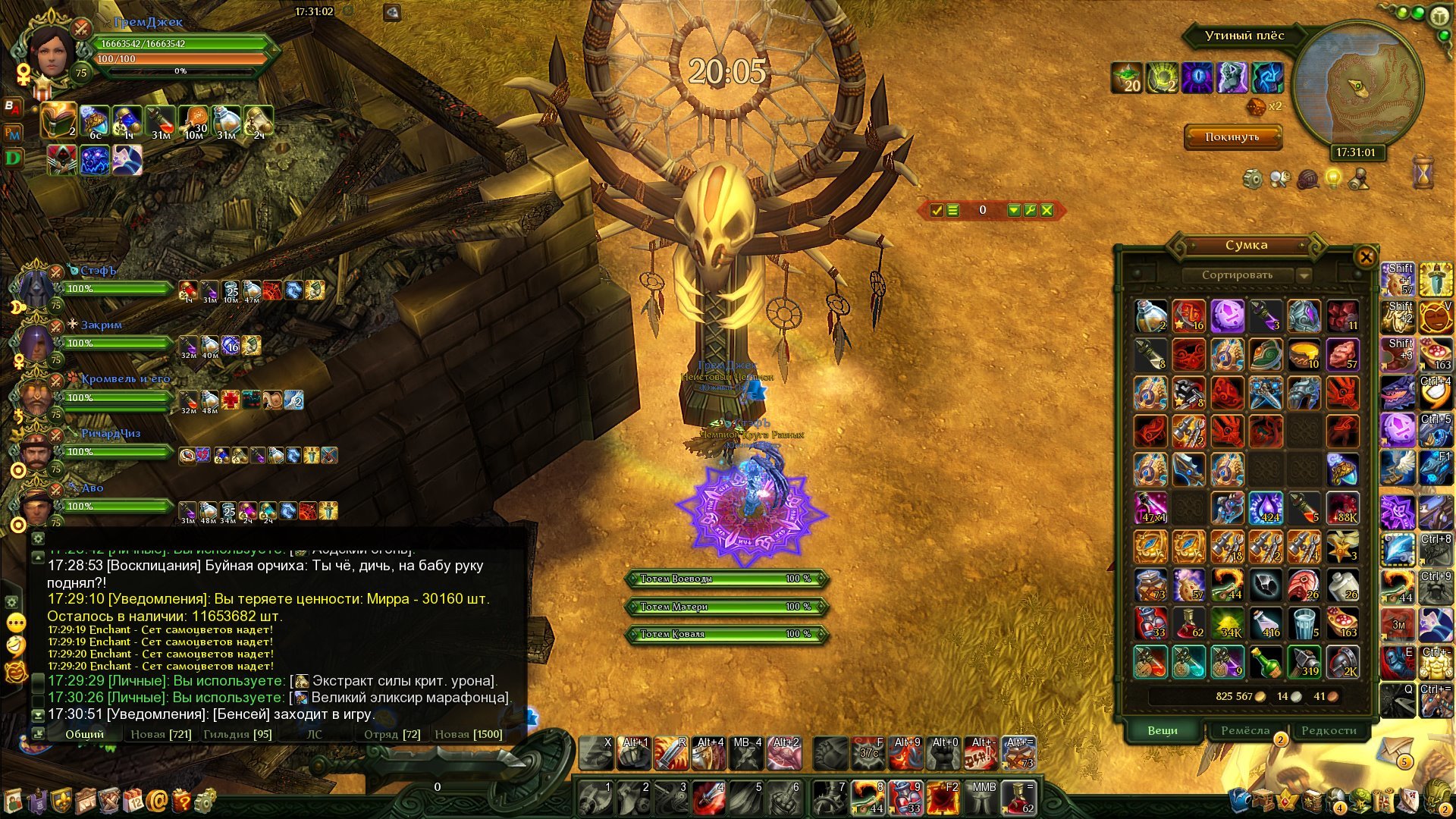Click the Утиный плёс minimap
This screenshot has width=1456, height=819.
[1357, 85]
